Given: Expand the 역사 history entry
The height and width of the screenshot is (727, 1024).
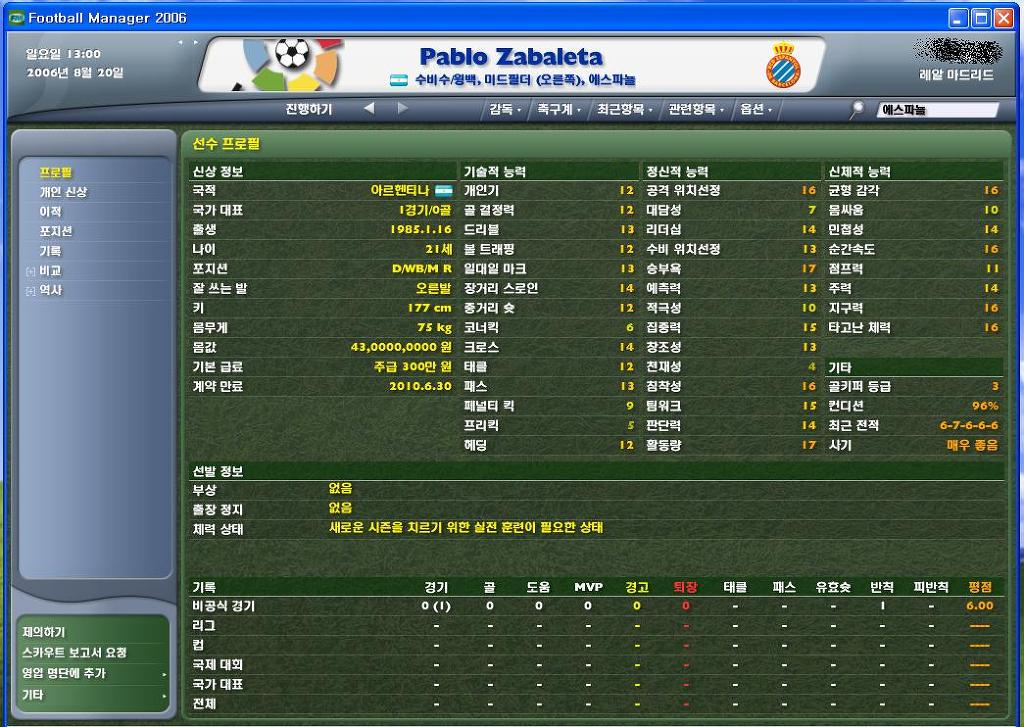Looking at the screenshot, I should tap(50, 290).
